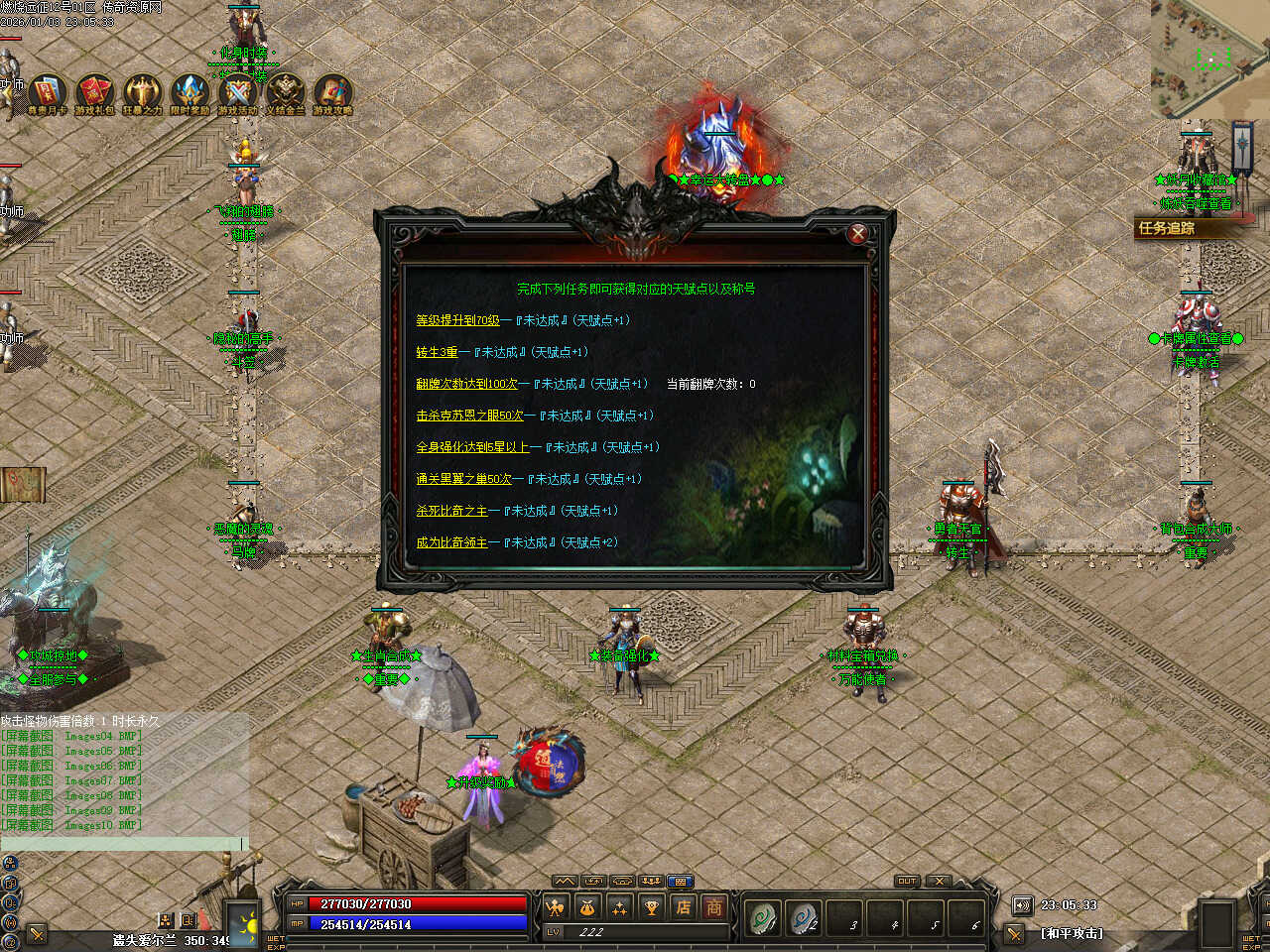Select the 成为比奇领主 quest link
1270x952 pixels.
point(451,542)
